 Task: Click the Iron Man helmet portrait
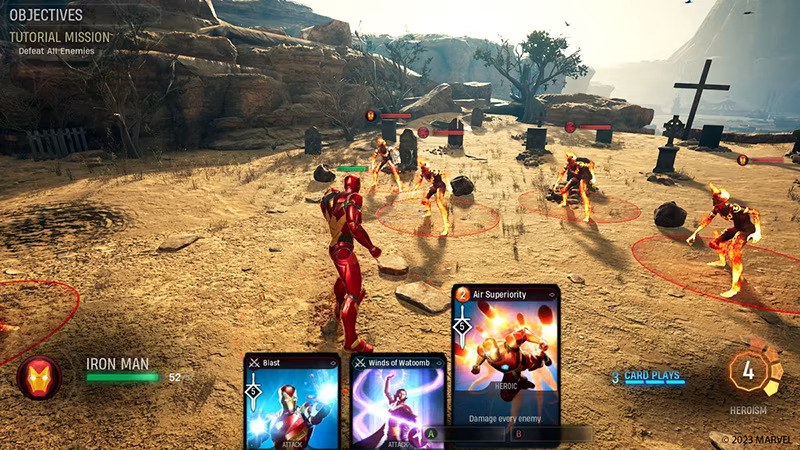pos(39,377)
